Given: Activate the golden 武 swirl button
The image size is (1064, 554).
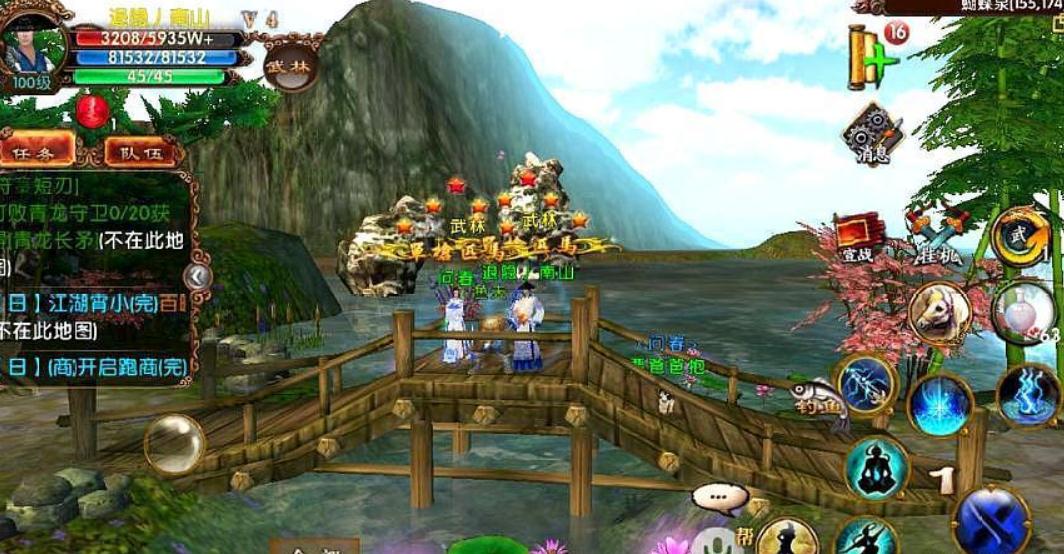Looking at the screenshot, I should click(1020, 238).
